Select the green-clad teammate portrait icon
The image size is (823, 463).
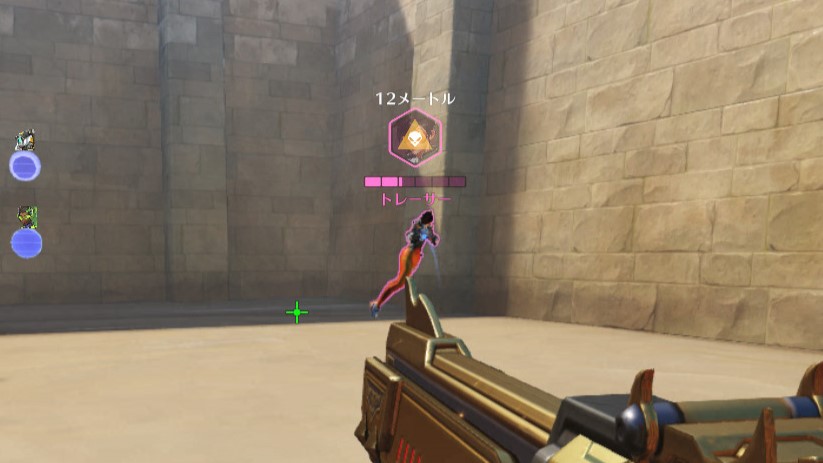(x=26, y=216)
